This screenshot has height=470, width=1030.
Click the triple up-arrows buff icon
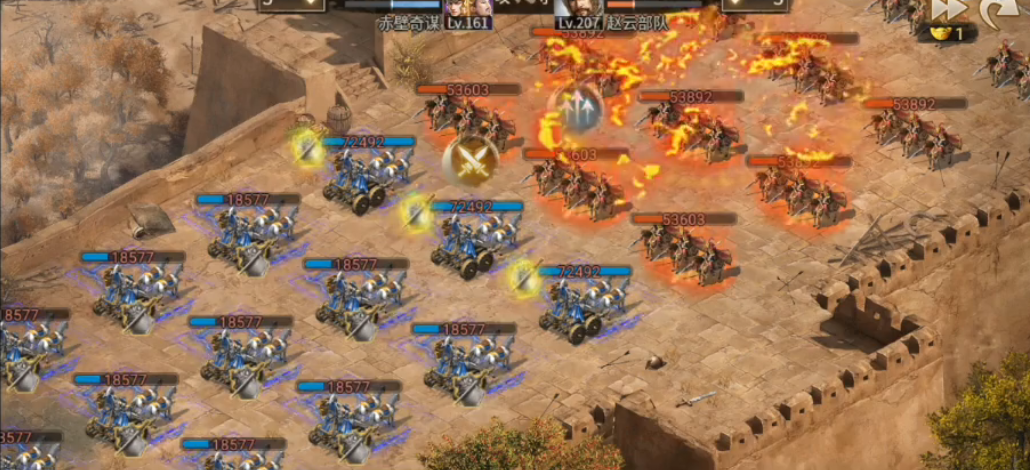coord(577,108)
